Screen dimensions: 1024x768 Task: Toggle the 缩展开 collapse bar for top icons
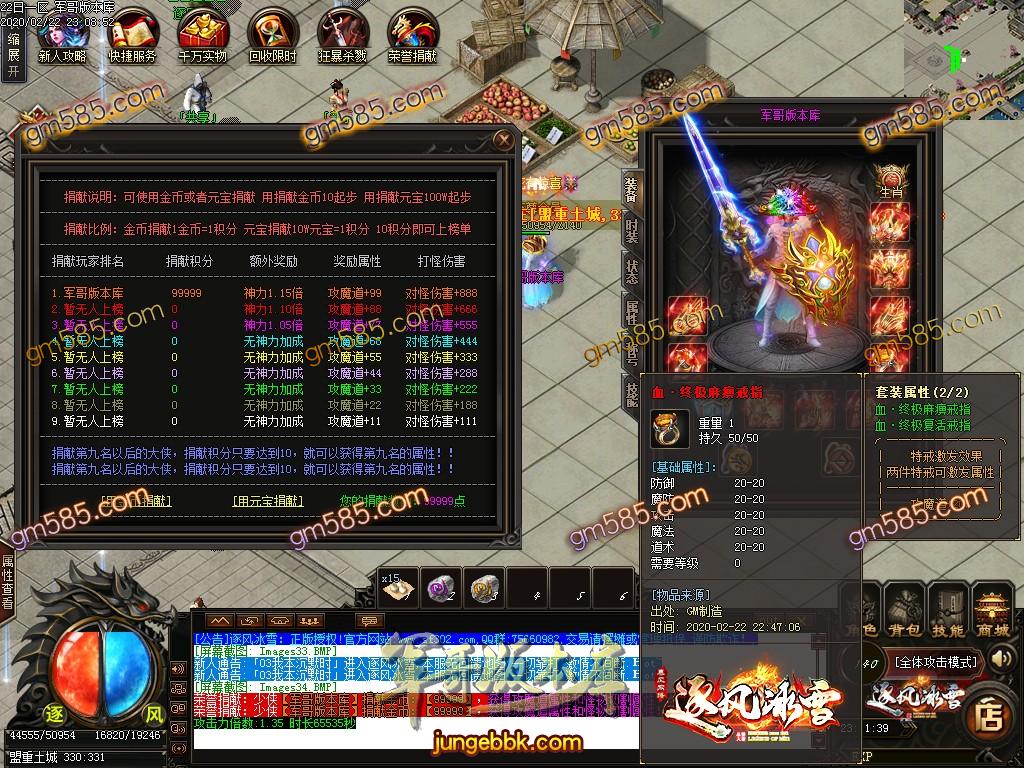(12, 56)
